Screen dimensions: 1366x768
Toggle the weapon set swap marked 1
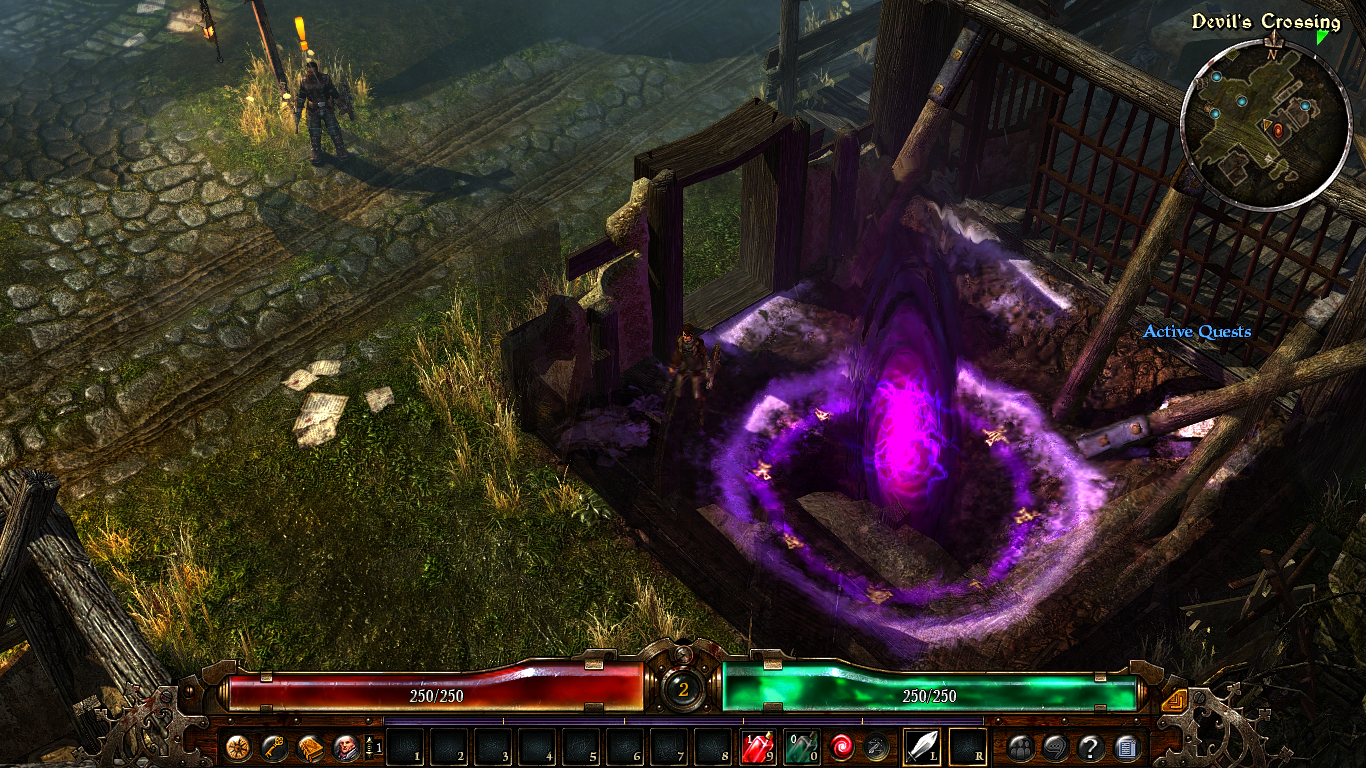[372, 745]
